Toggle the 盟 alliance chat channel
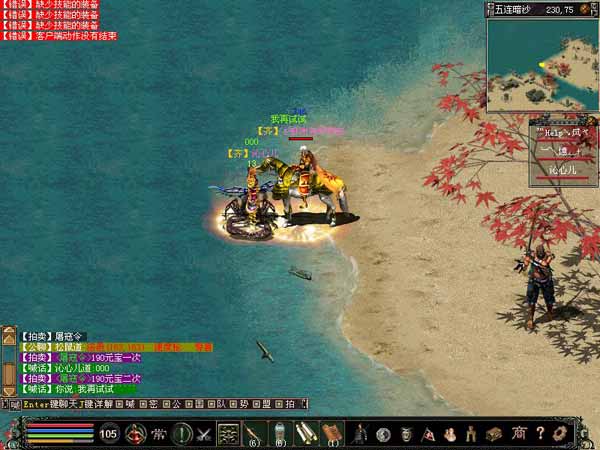The image size is (600, 450). coord(267,404)
